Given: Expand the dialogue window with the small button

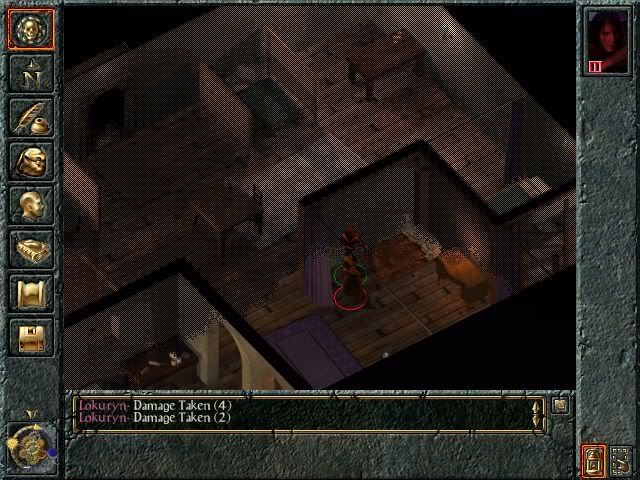Looking at the screenshot, I should click(560, 405).
